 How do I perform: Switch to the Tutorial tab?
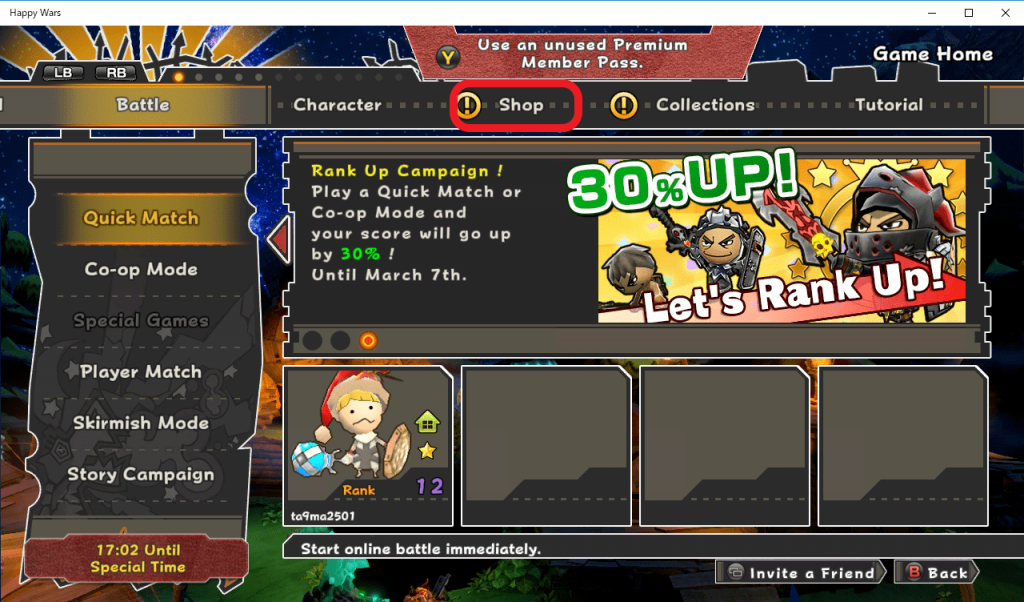(x=888, y=105)
